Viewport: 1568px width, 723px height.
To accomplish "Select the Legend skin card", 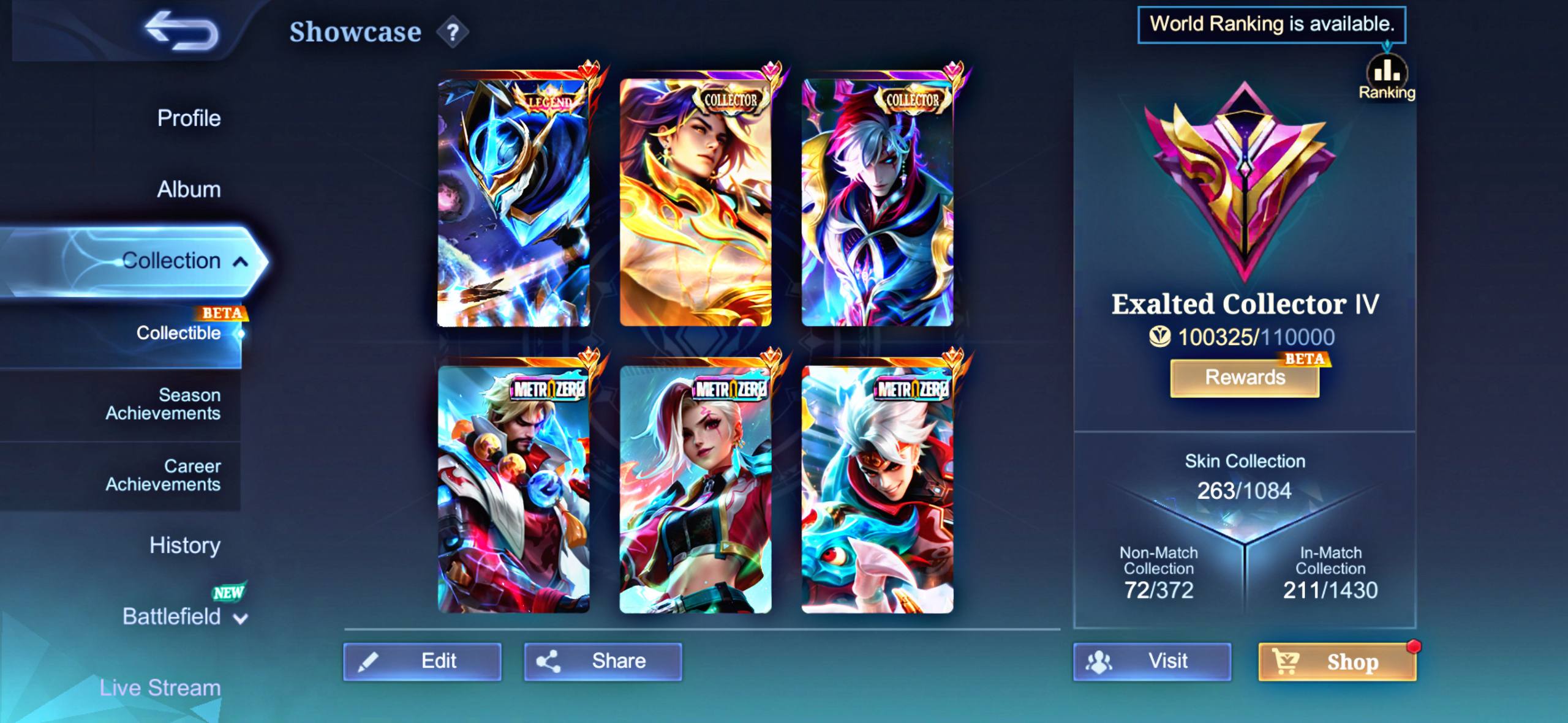I will click(x=514, y=202).
